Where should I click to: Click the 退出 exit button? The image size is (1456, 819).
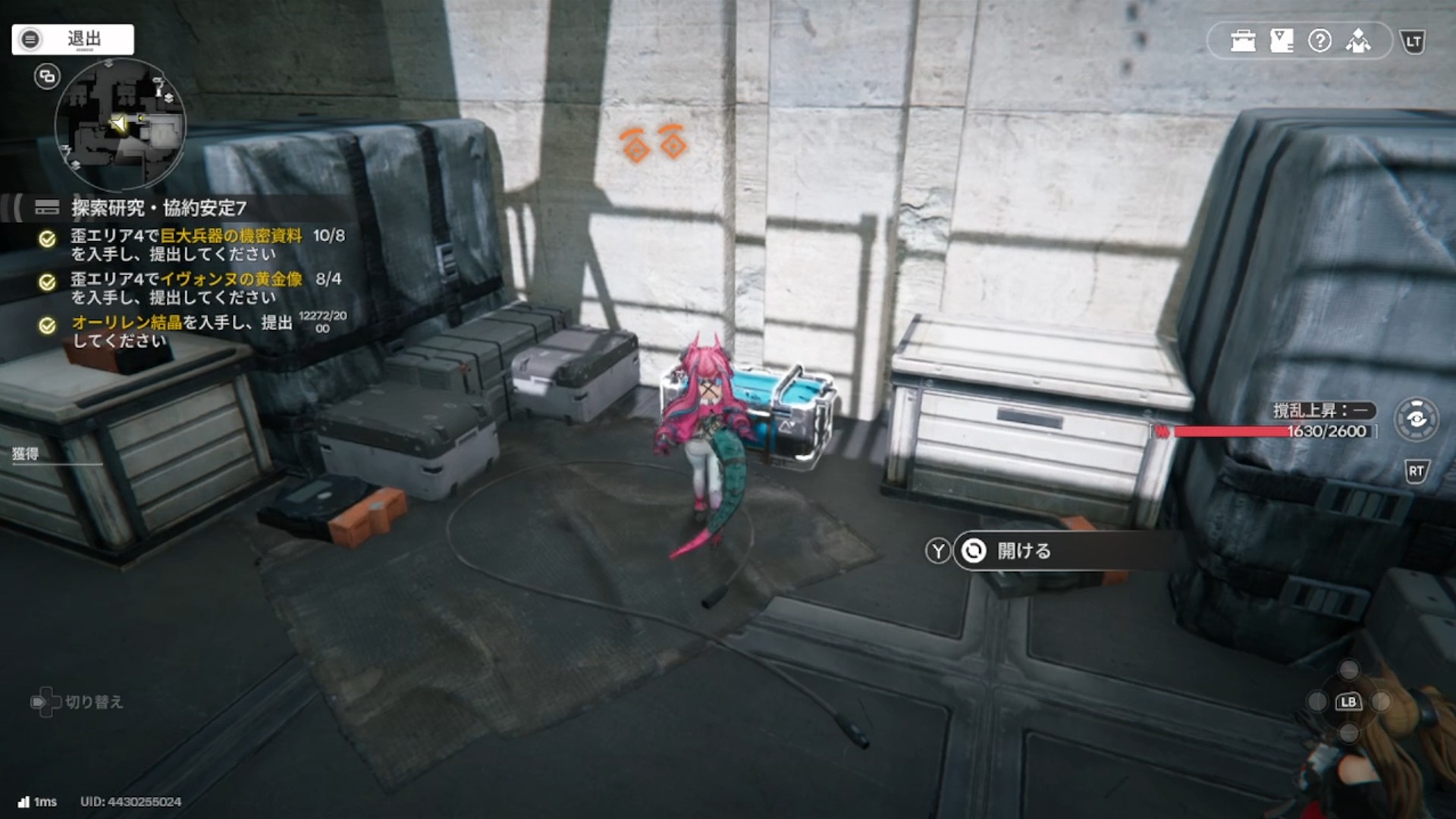73,39
